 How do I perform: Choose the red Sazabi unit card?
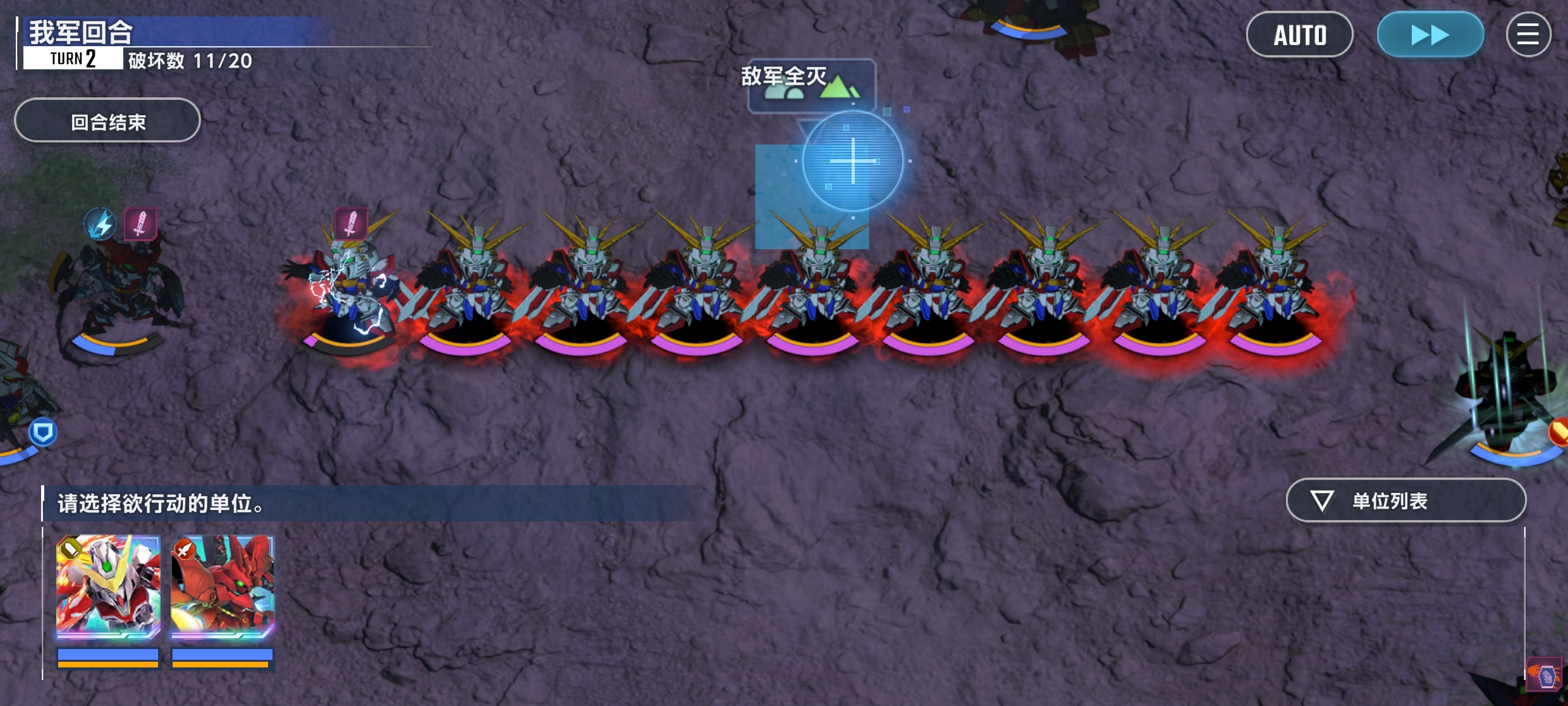pos(223,586)
